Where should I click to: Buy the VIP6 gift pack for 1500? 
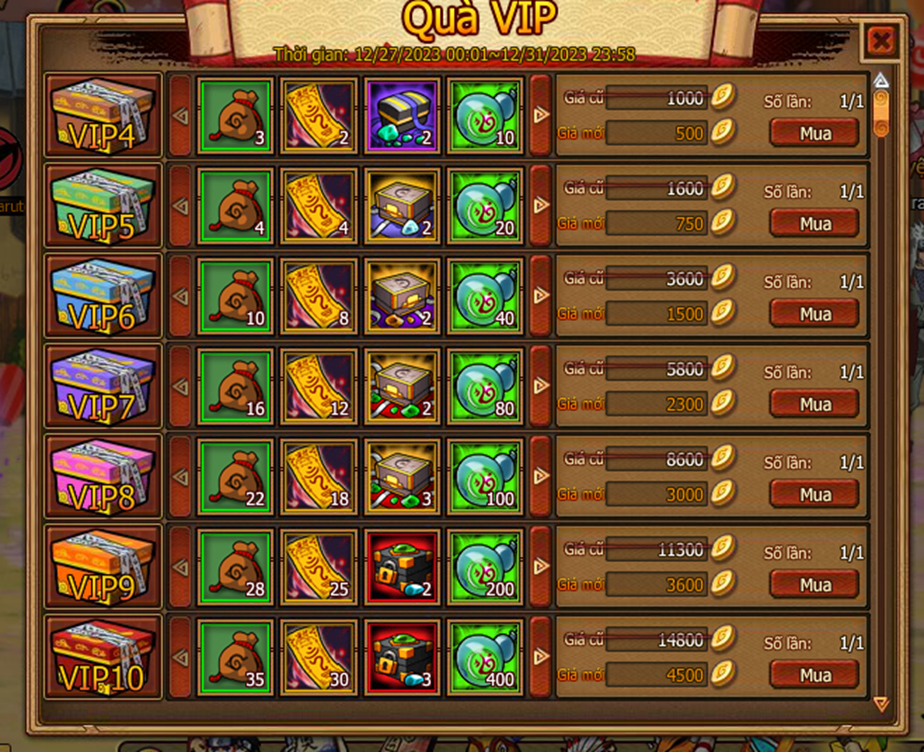coord(814,314)
